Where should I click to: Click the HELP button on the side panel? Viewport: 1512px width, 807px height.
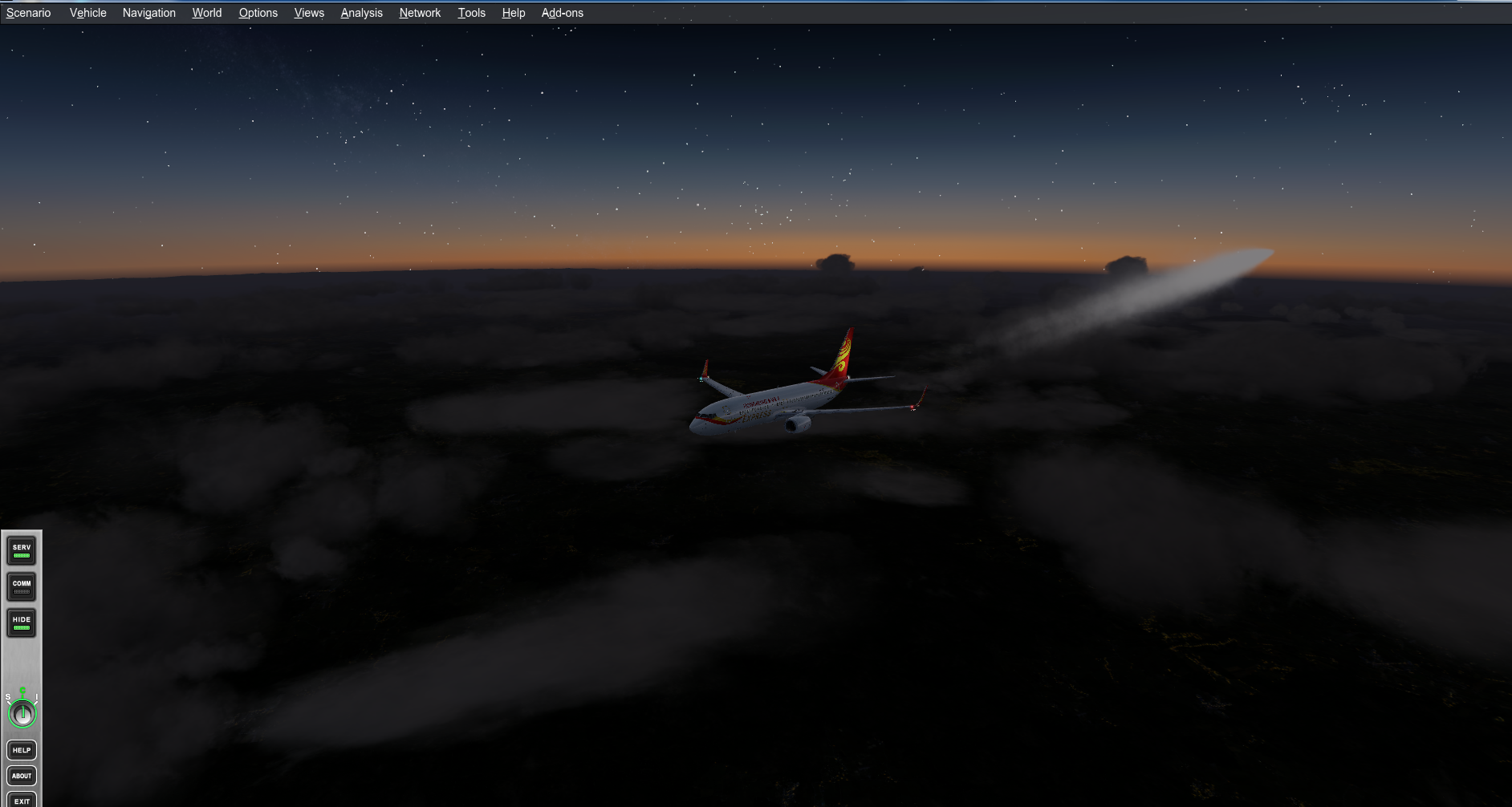[x=21, y=750]
